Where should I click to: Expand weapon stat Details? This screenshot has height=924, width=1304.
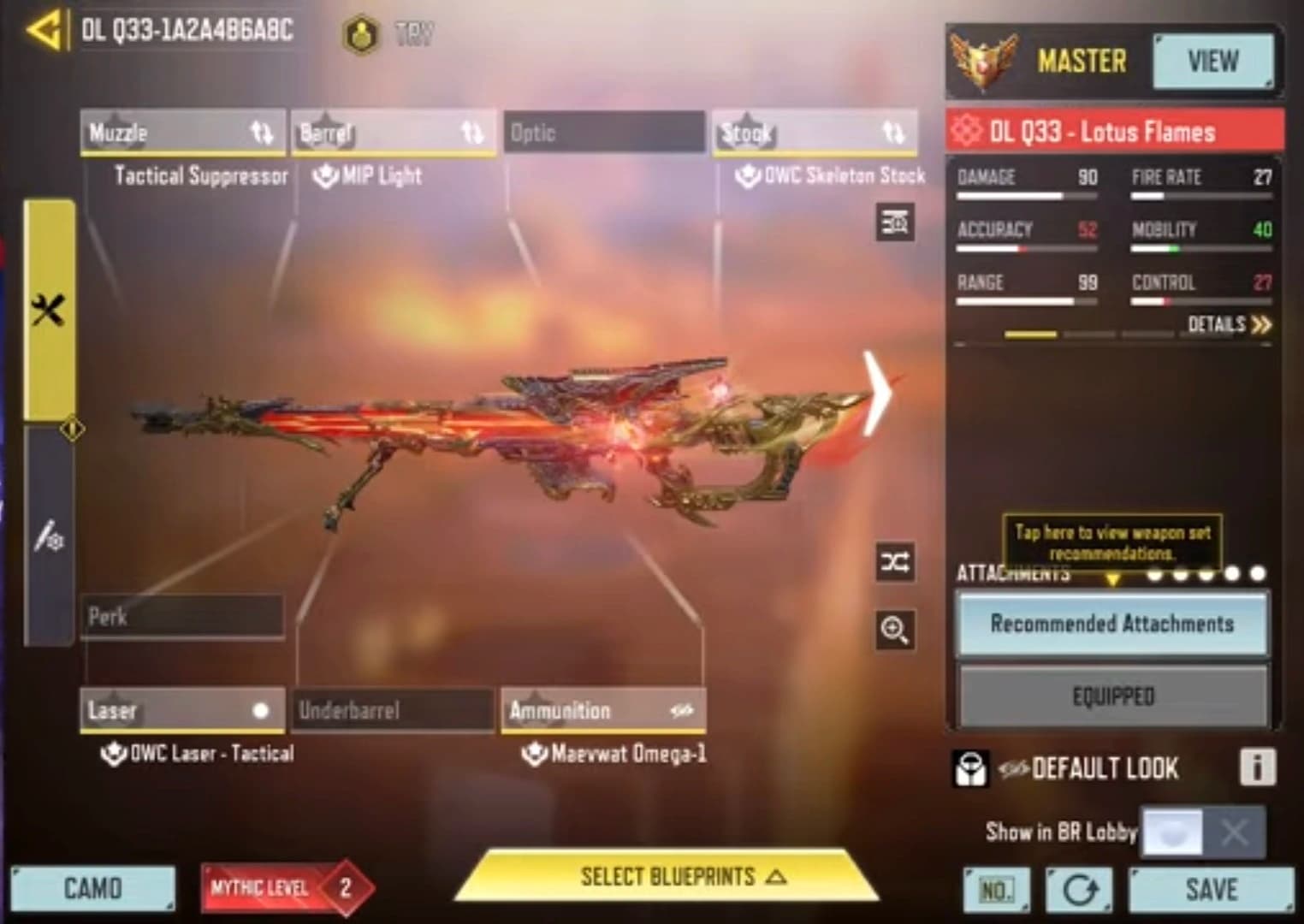pos(1229,324)
